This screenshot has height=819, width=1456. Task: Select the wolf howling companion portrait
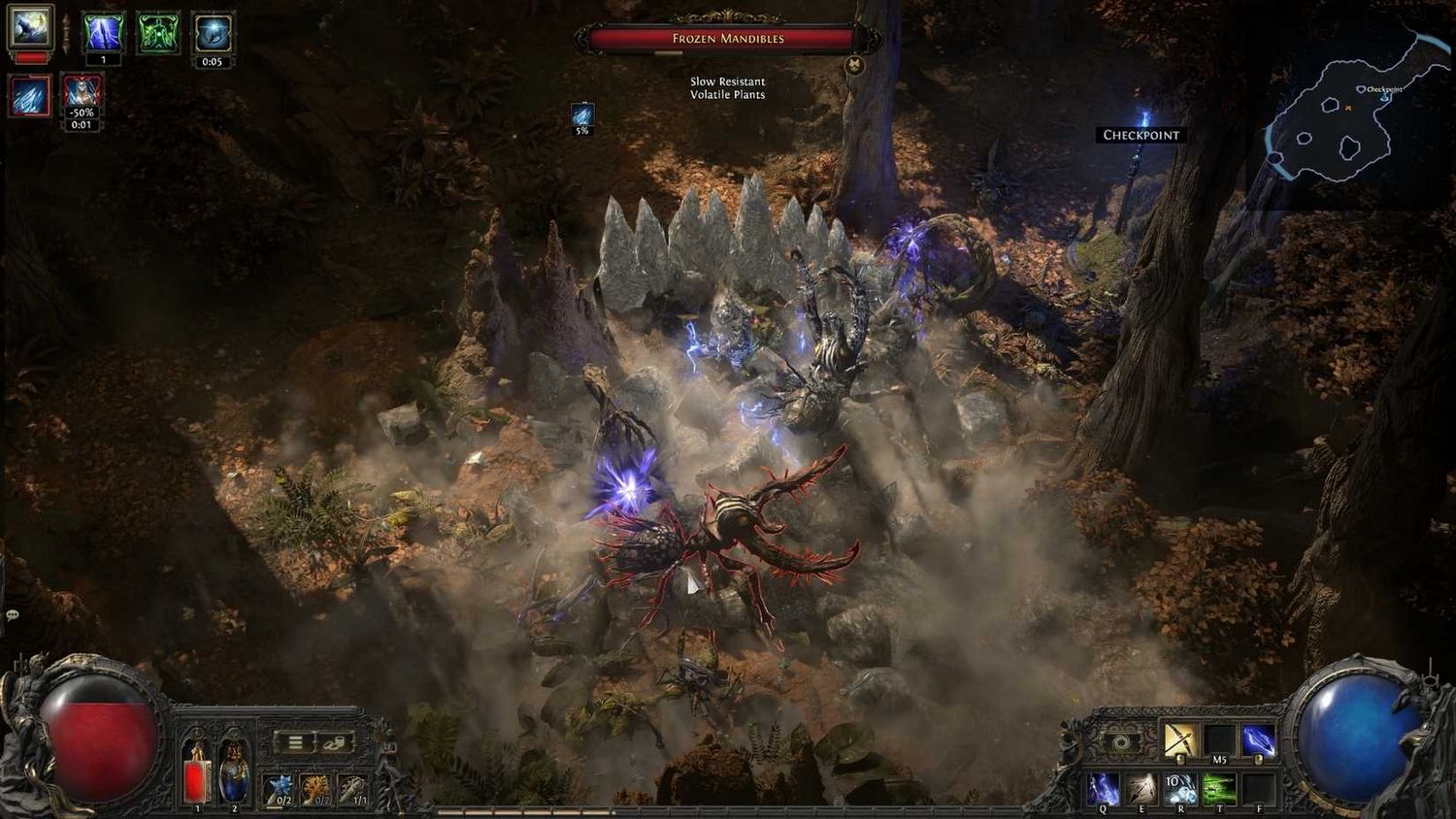point(30,27)
